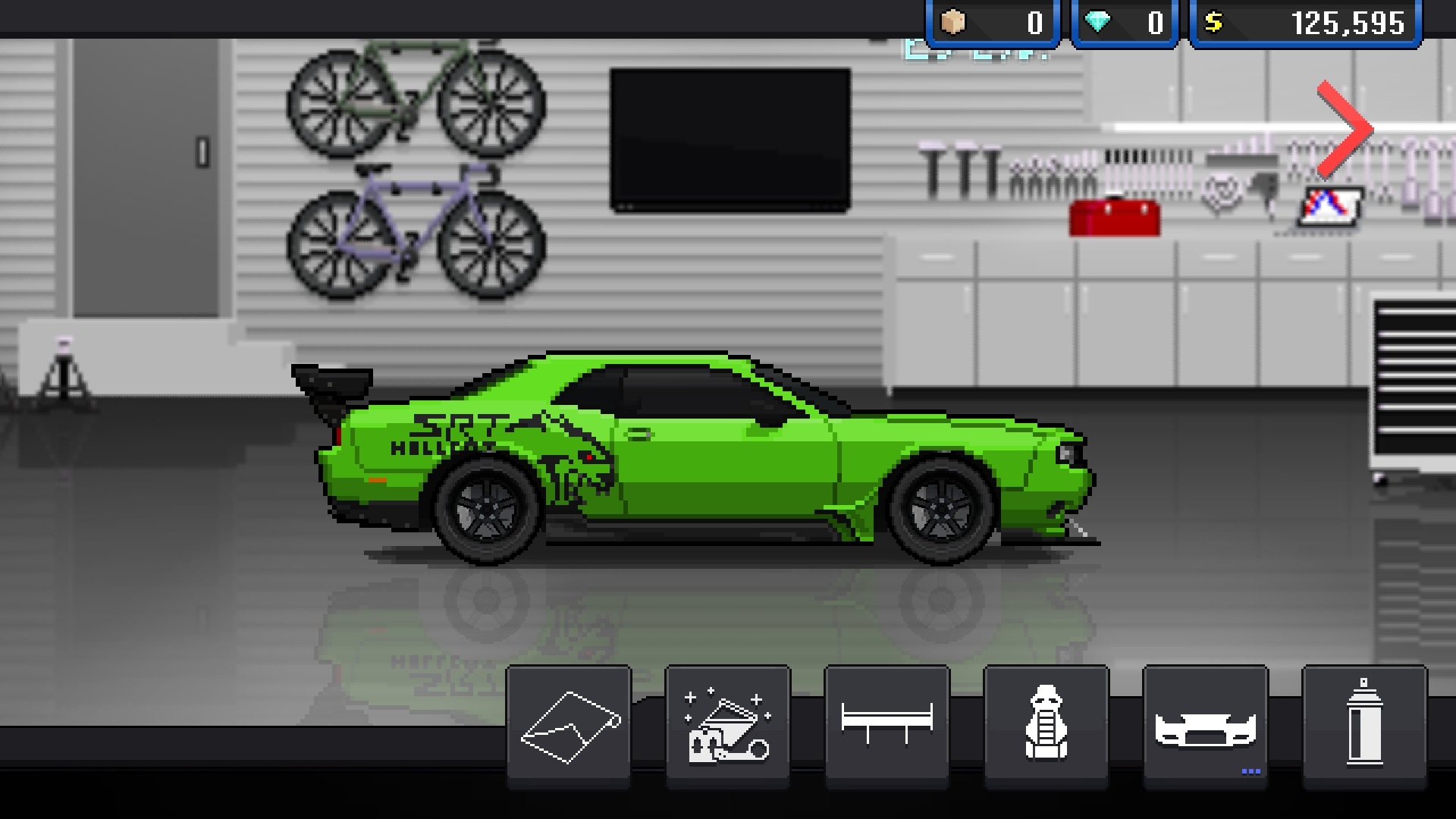Viewport: 1456px width, 819px height.
Task: Open the paint detailing kit tool
Action: point(726,726)
